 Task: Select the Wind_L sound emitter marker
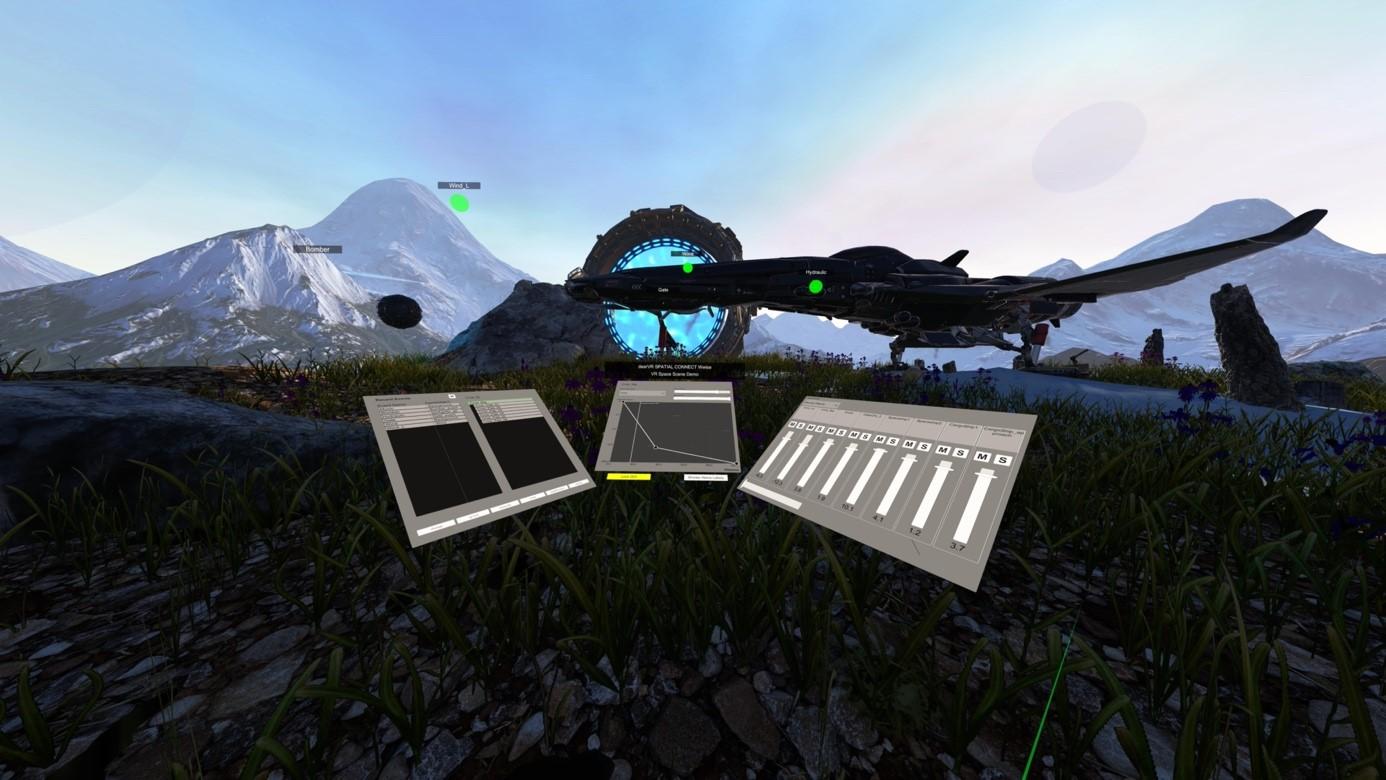point(458,202)
